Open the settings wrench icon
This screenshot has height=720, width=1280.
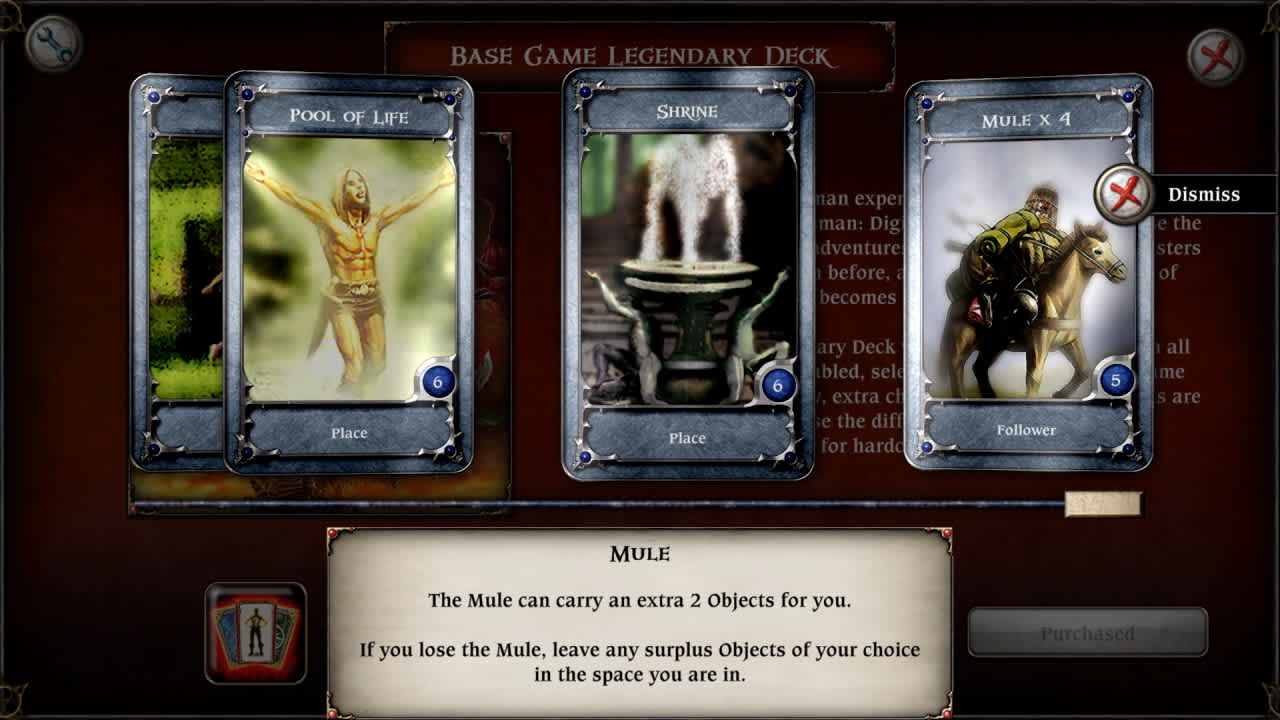55,45
